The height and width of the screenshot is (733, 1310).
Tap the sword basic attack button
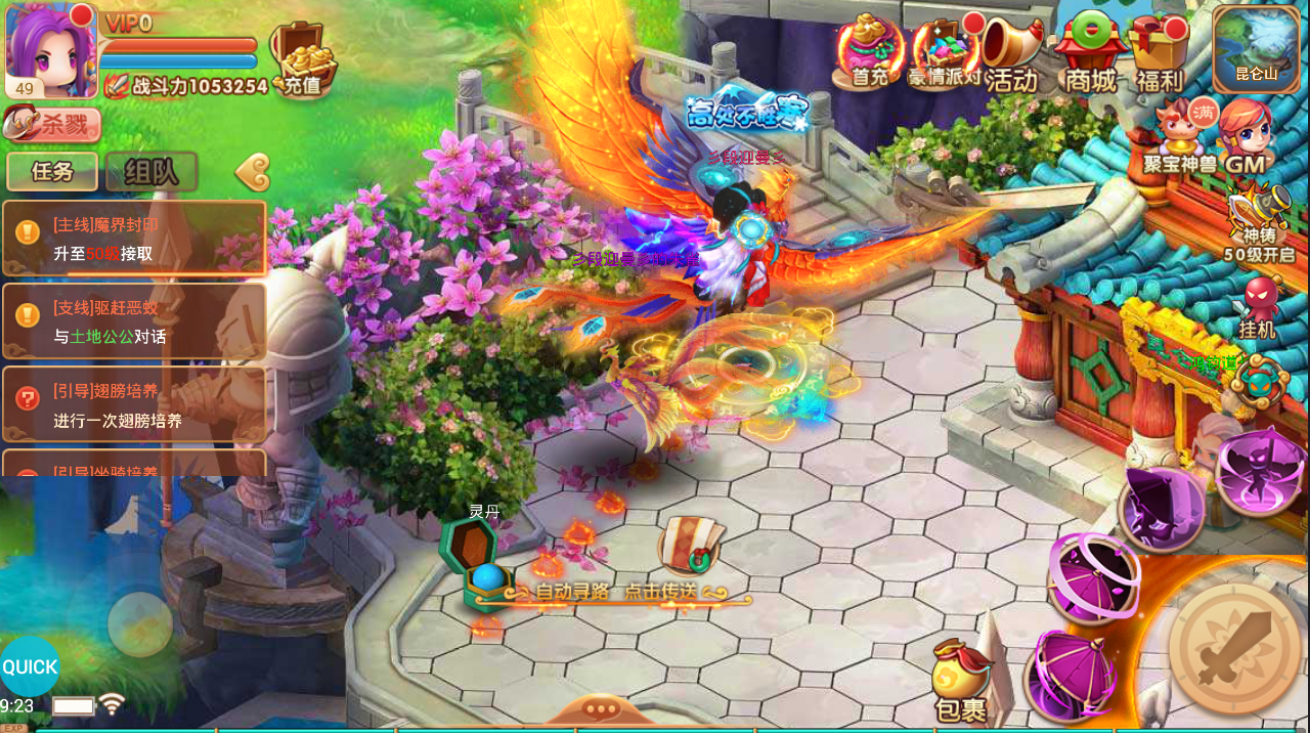coord(1235,648)
